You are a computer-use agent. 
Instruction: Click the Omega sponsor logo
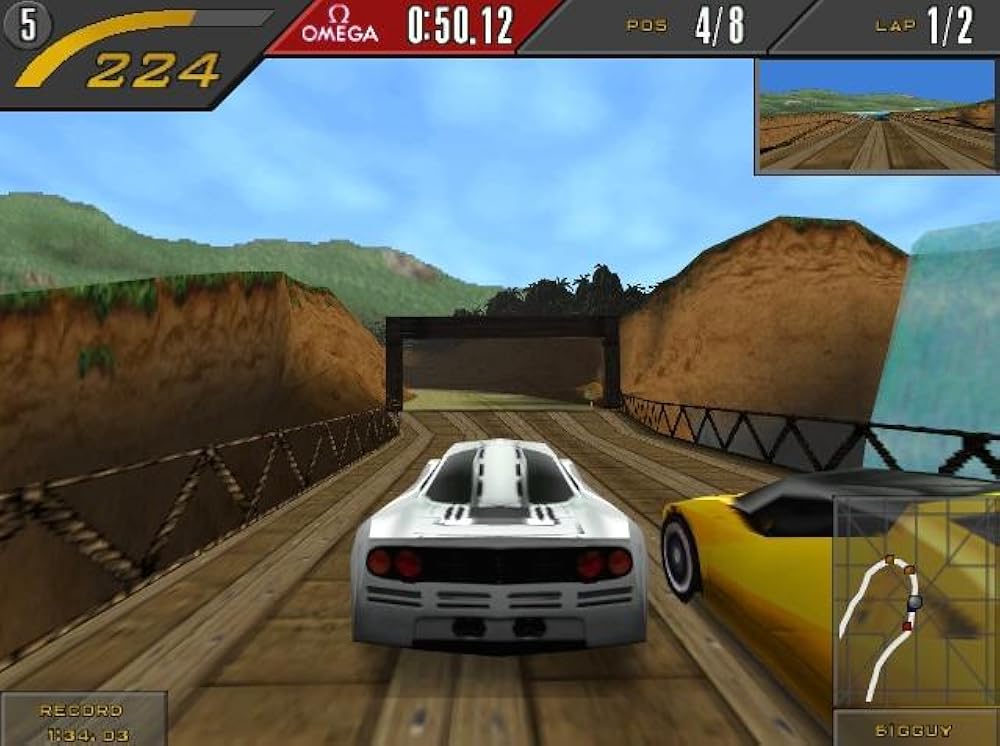point(340,26)
